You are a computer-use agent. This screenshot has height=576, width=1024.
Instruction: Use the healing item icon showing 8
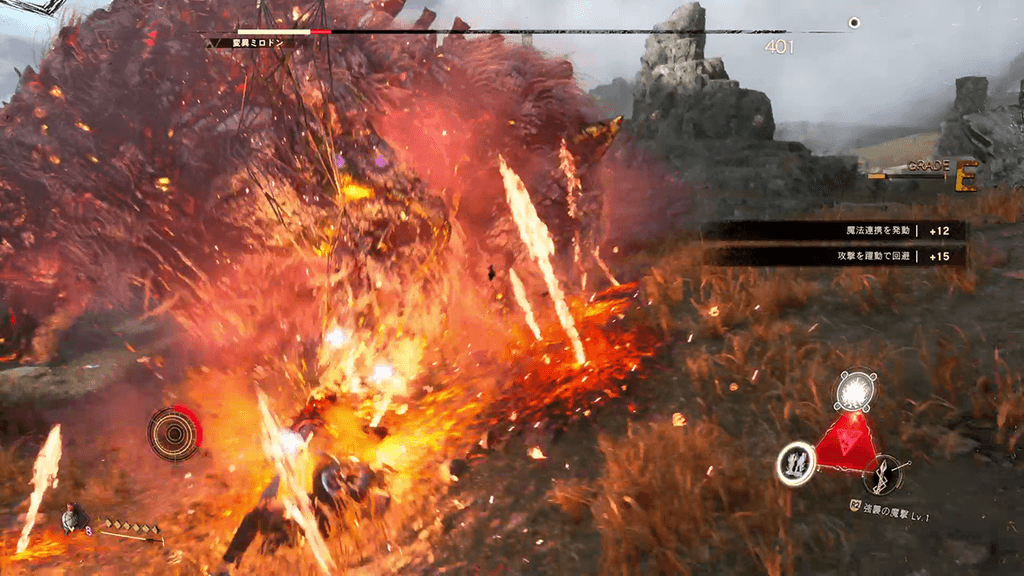pos(73,518)
